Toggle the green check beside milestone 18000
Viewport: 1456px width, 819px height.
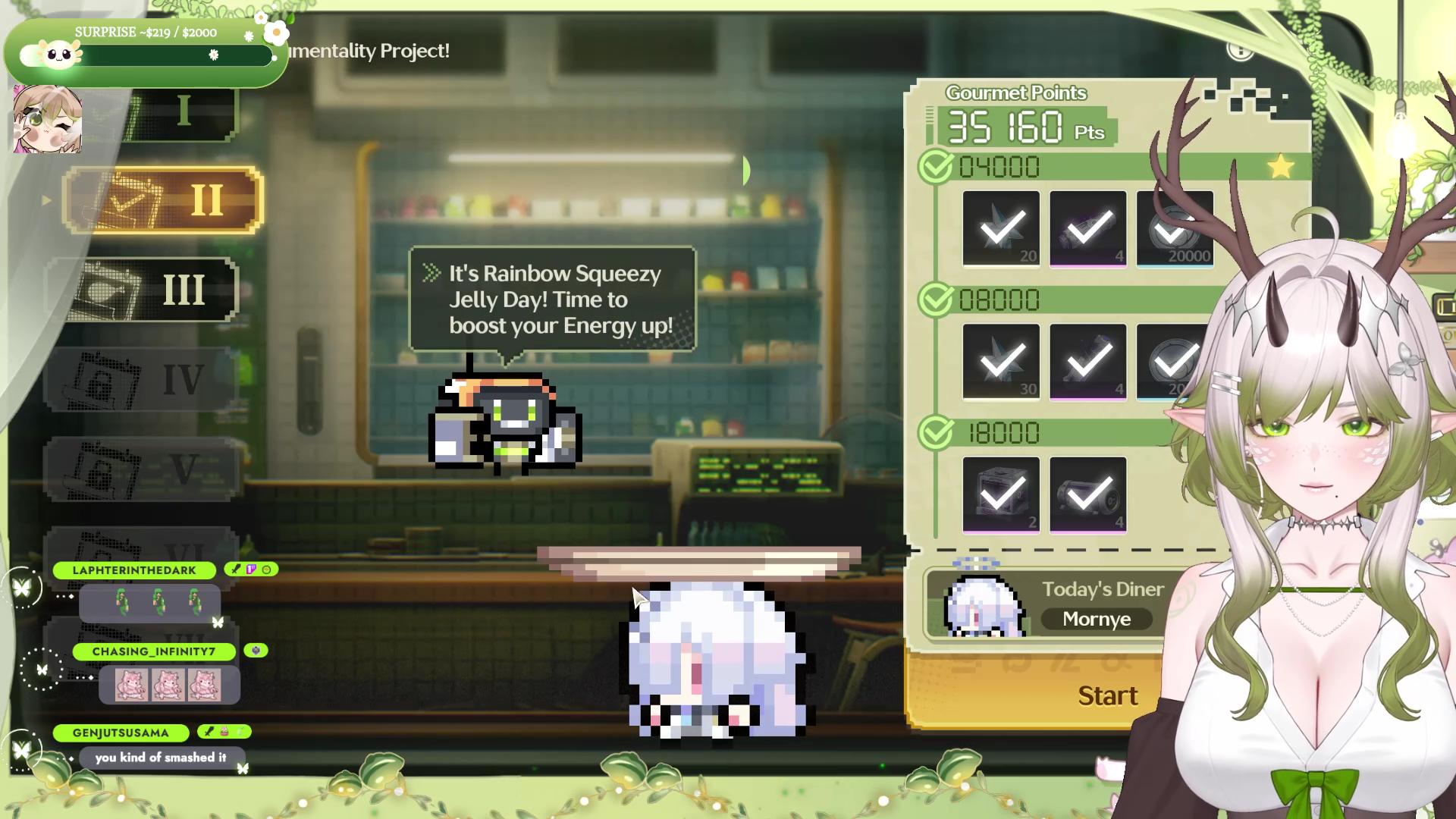(934, 431)
